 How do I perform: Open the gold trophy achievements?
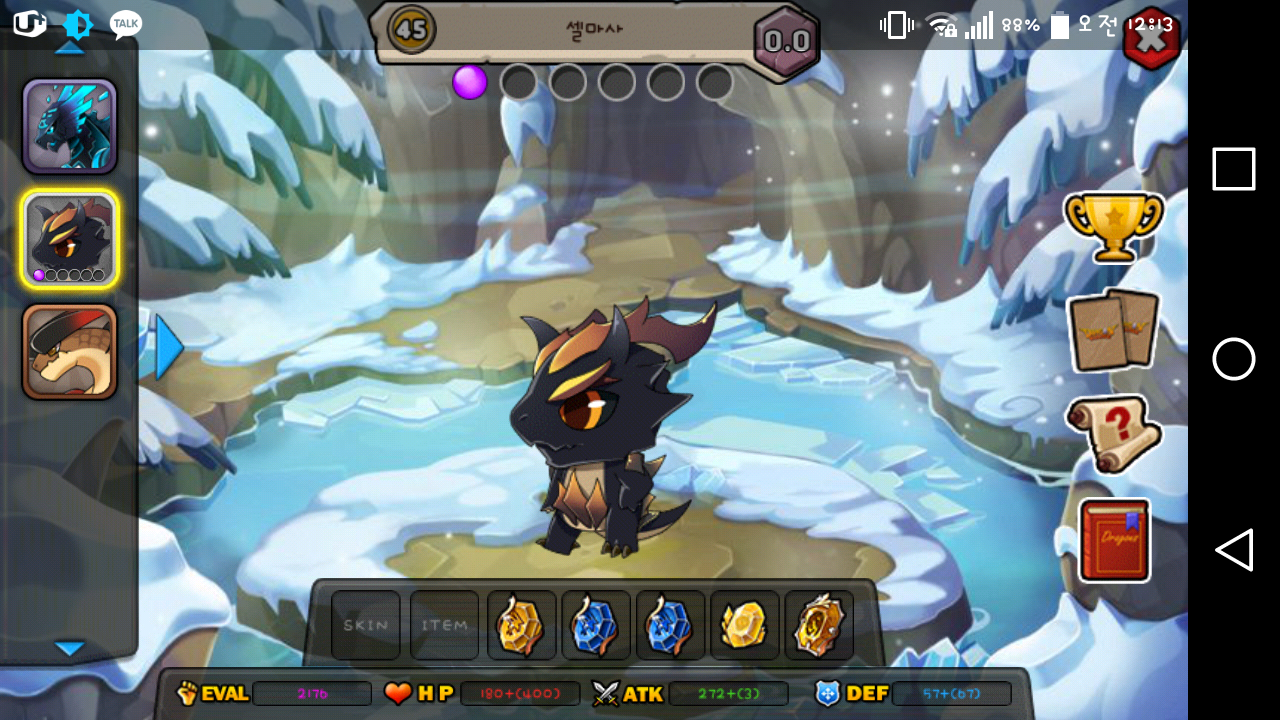pyautogui.click(x=1114, y=225)
